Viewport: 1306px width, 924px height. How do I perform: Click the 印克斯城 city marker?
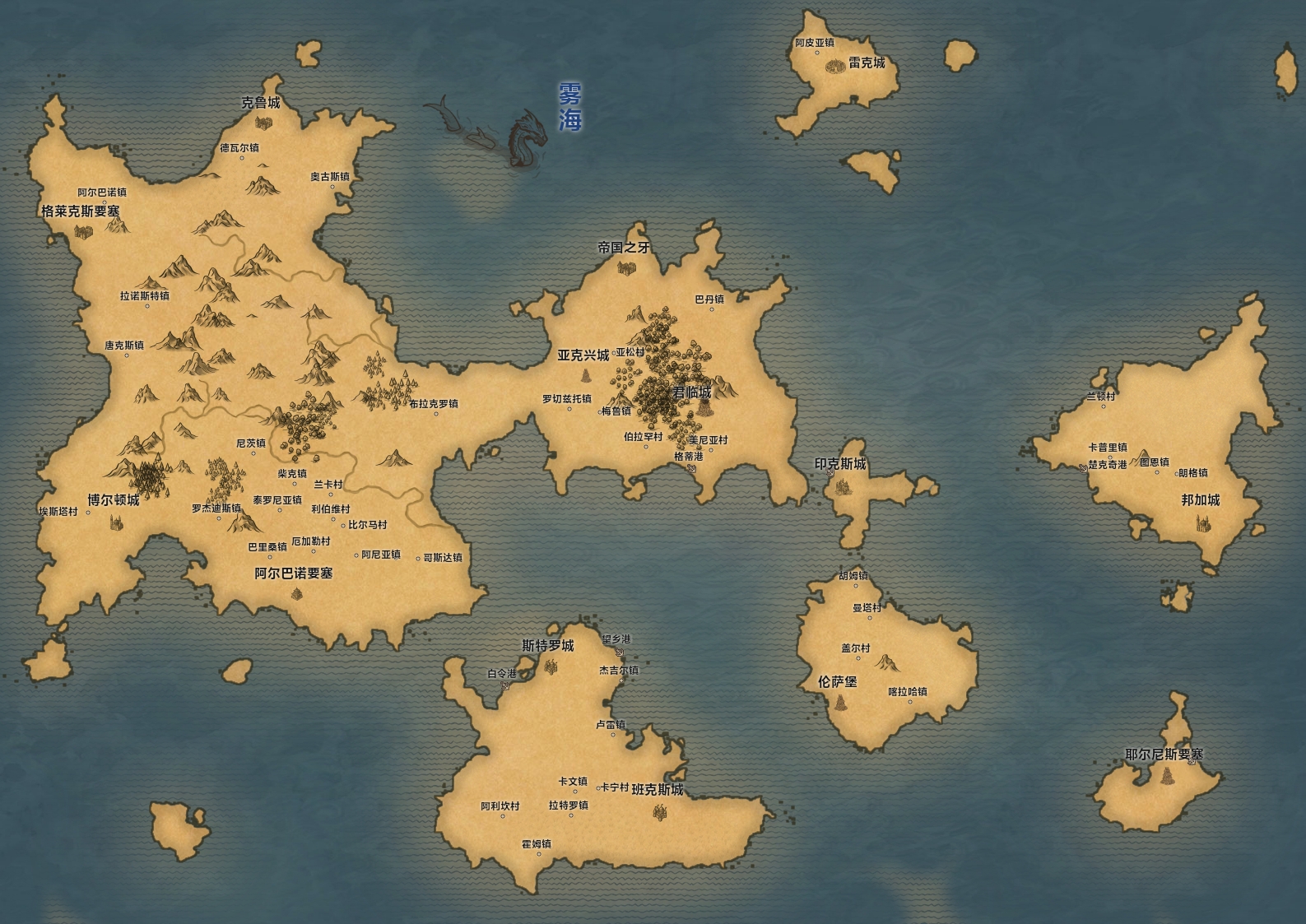click(x=843, y=486)
